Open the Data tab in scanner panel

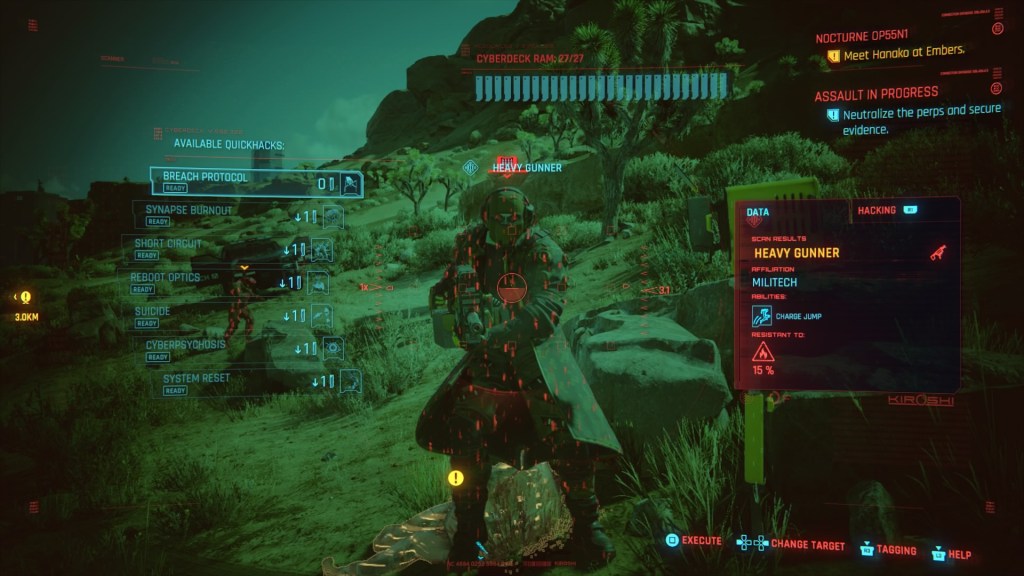[x=758, y=212]
